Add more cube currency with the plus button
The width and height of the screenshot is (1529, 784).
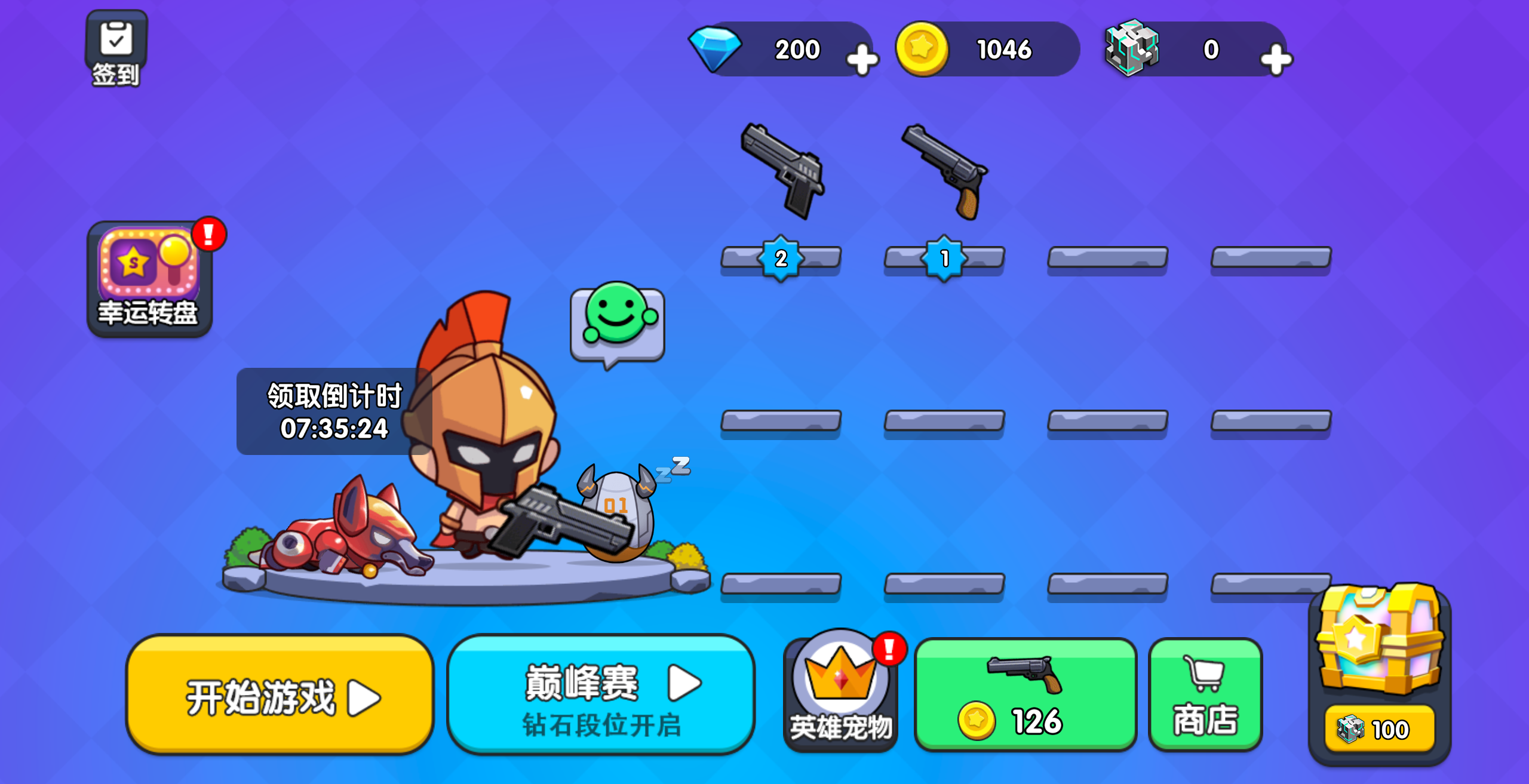[x=1276, y=60]
